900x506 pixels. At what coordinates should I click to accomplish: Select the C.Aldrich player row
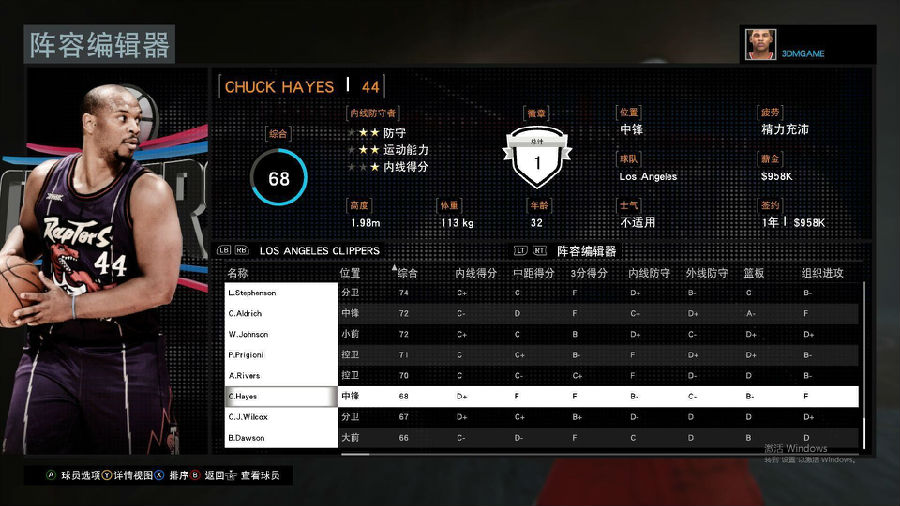point(281,313)
